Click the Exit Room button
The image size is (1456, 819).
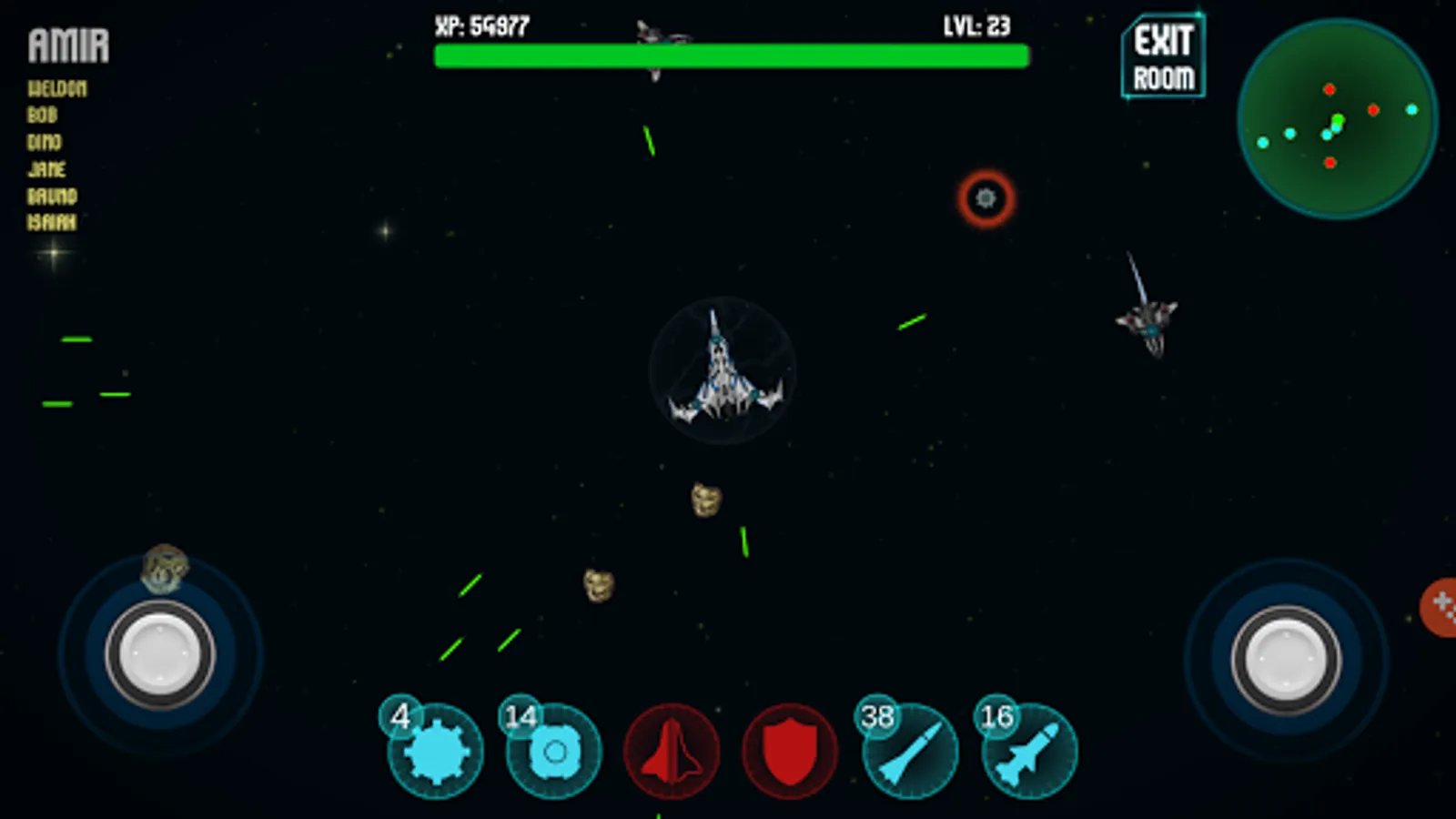1163,58
